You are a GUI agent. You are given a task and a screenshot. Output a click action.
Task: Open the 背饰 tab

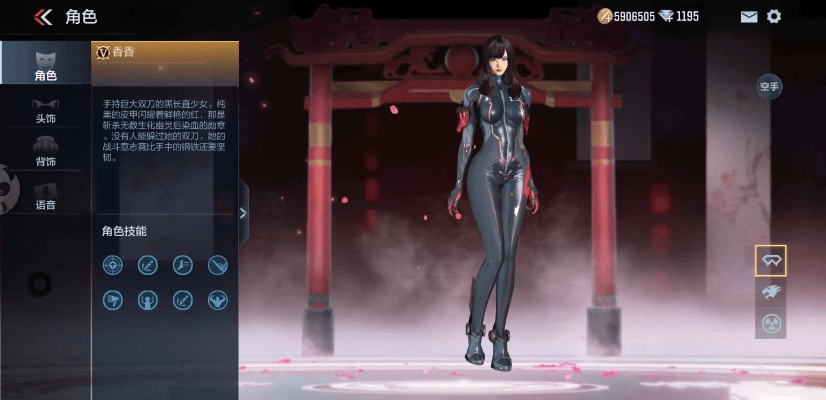pos(45,151)
